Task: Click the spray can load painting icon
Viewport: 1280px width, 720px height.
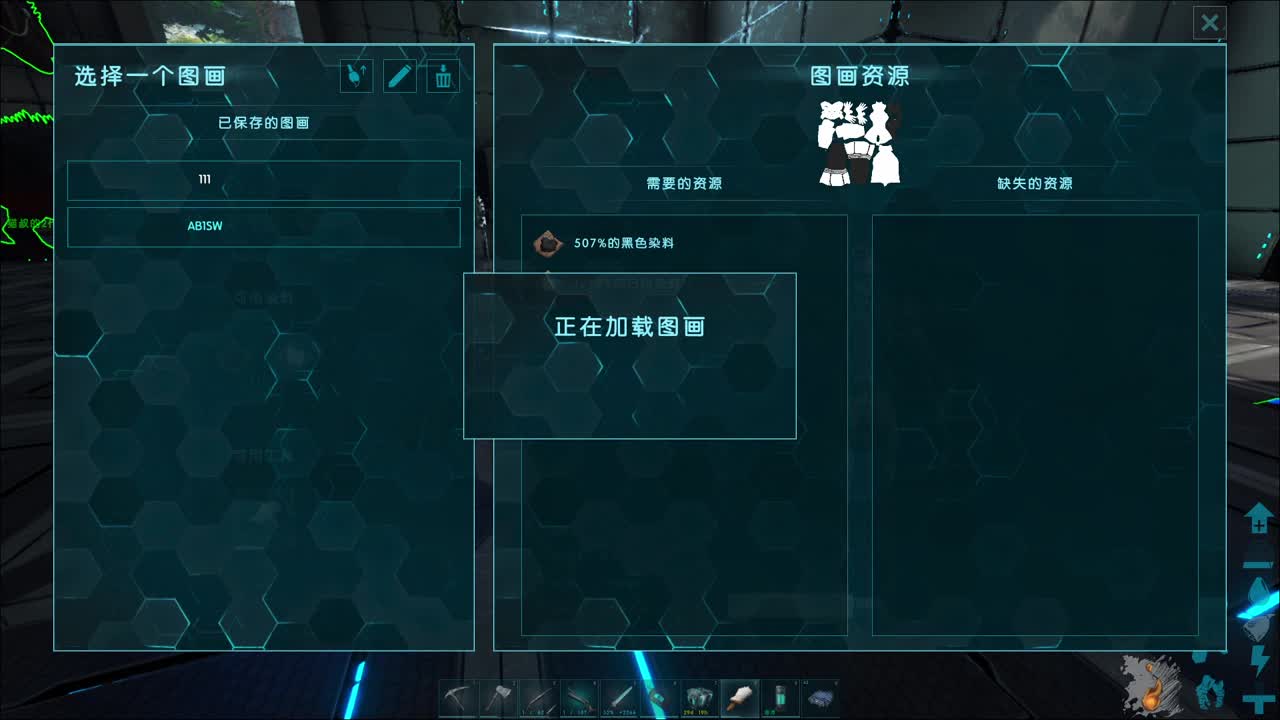Action: [357, 76]
